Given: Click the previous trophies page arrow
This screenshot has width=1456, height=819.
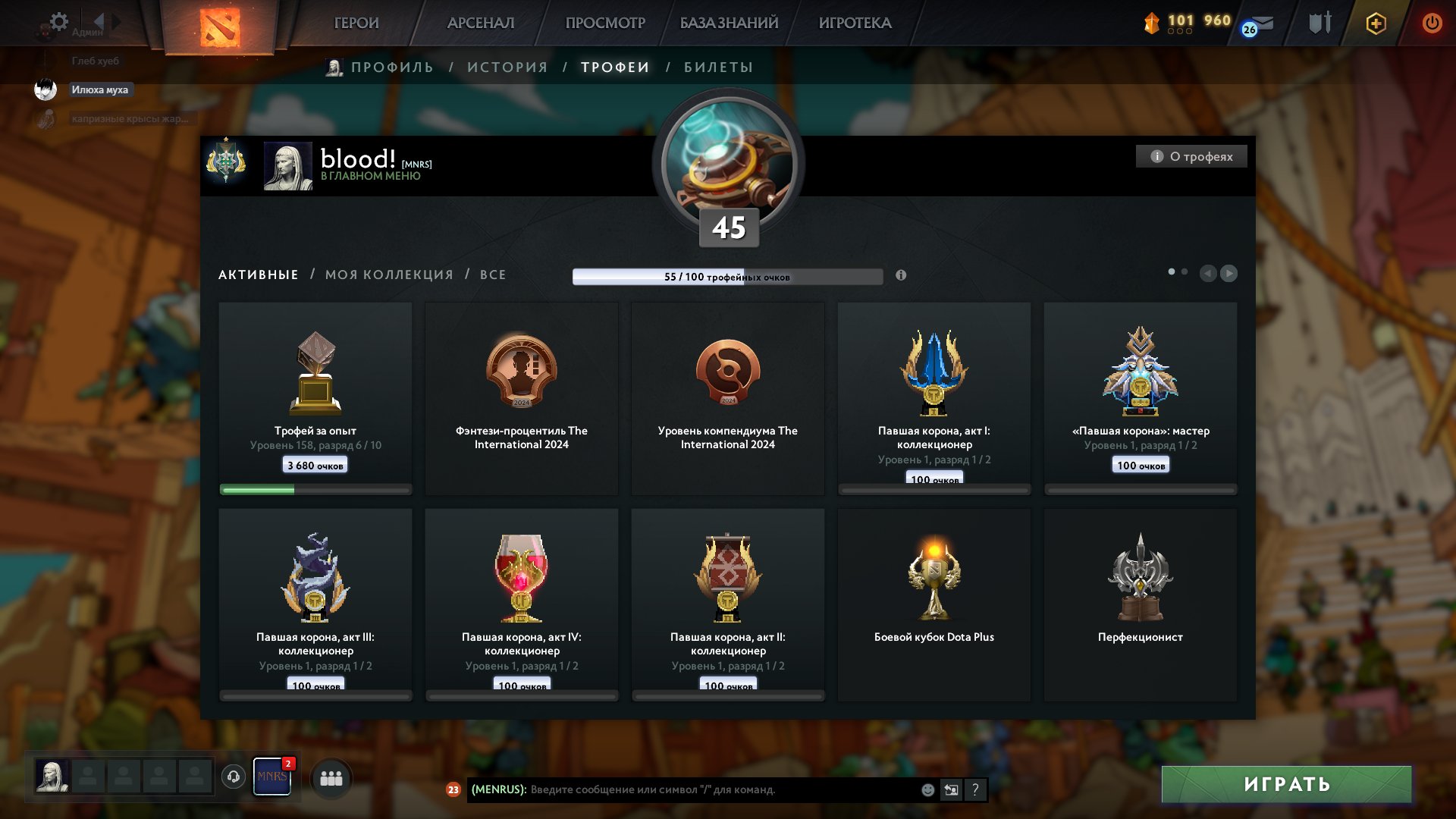Looking at the screenshot, I should [x=1209, y=273].
